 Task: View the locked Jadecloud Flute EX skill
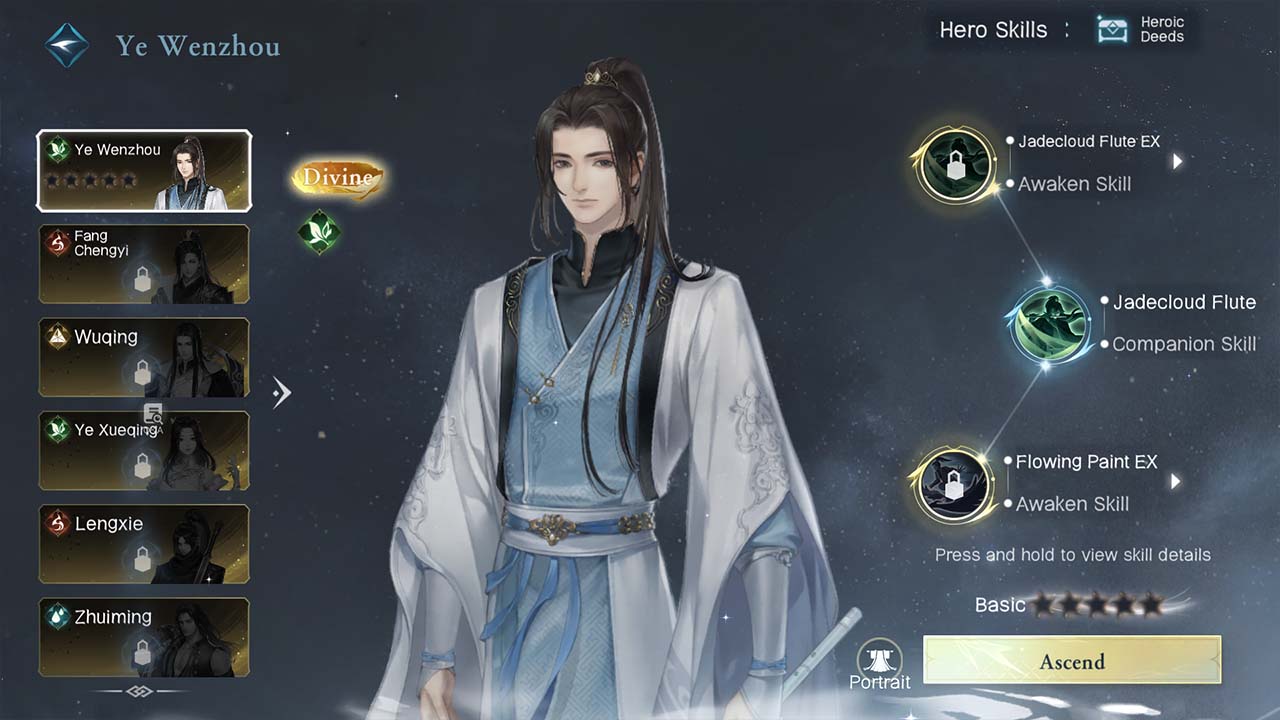point(956,164)
